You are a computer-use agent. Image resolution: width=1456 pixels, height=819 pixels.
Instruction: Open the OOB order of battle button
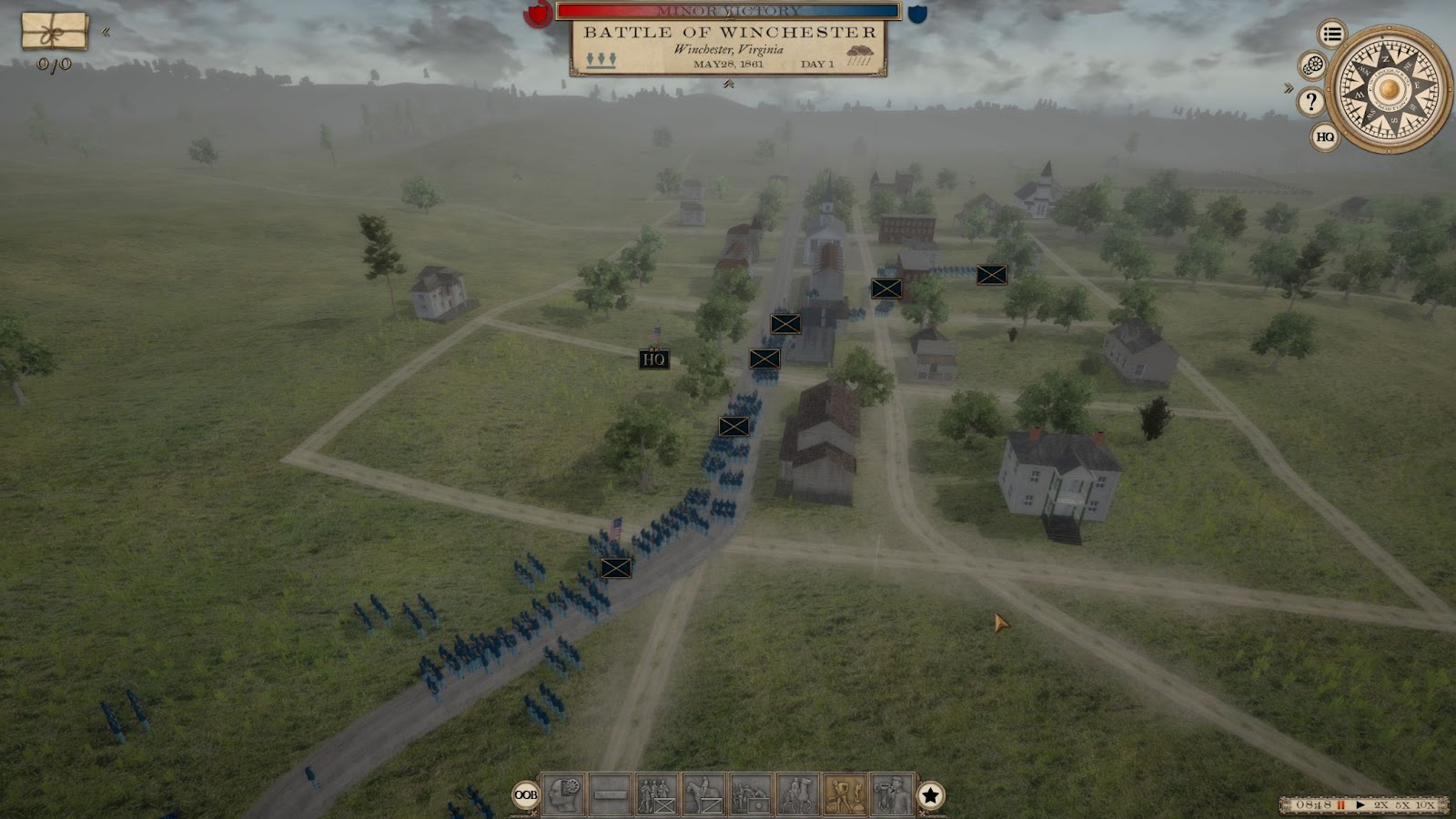526,795
